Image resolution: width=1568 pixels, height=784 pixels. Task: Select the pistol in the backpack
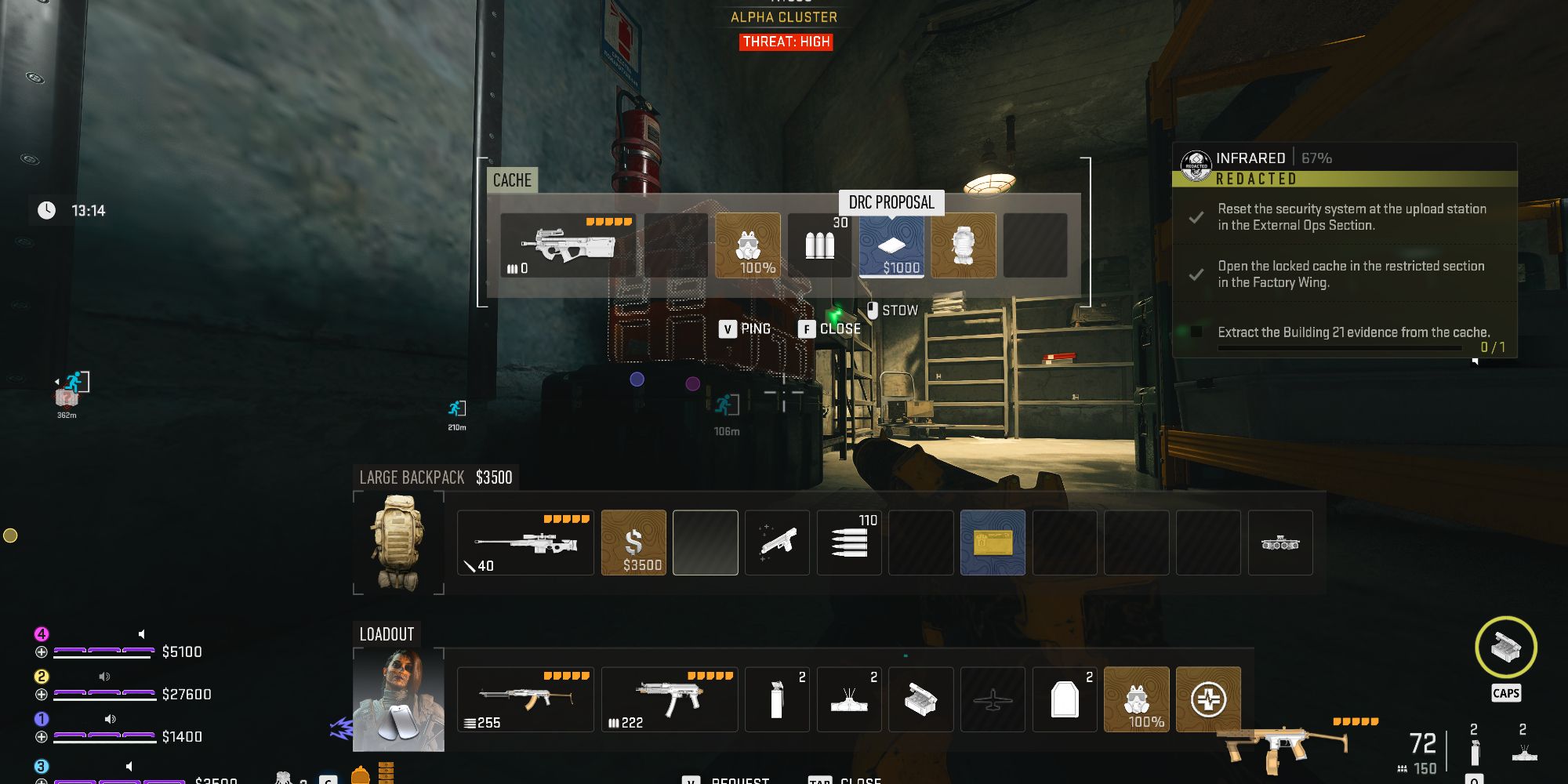pyautogui.click(x=777, y=543)
